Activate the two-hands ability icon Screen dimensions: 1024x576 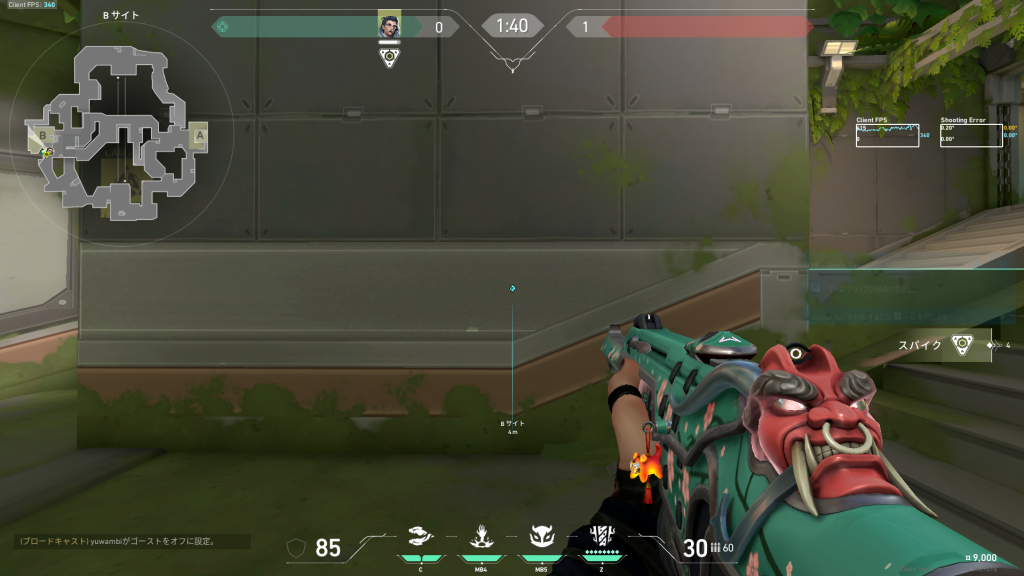(x=421, y=538)
